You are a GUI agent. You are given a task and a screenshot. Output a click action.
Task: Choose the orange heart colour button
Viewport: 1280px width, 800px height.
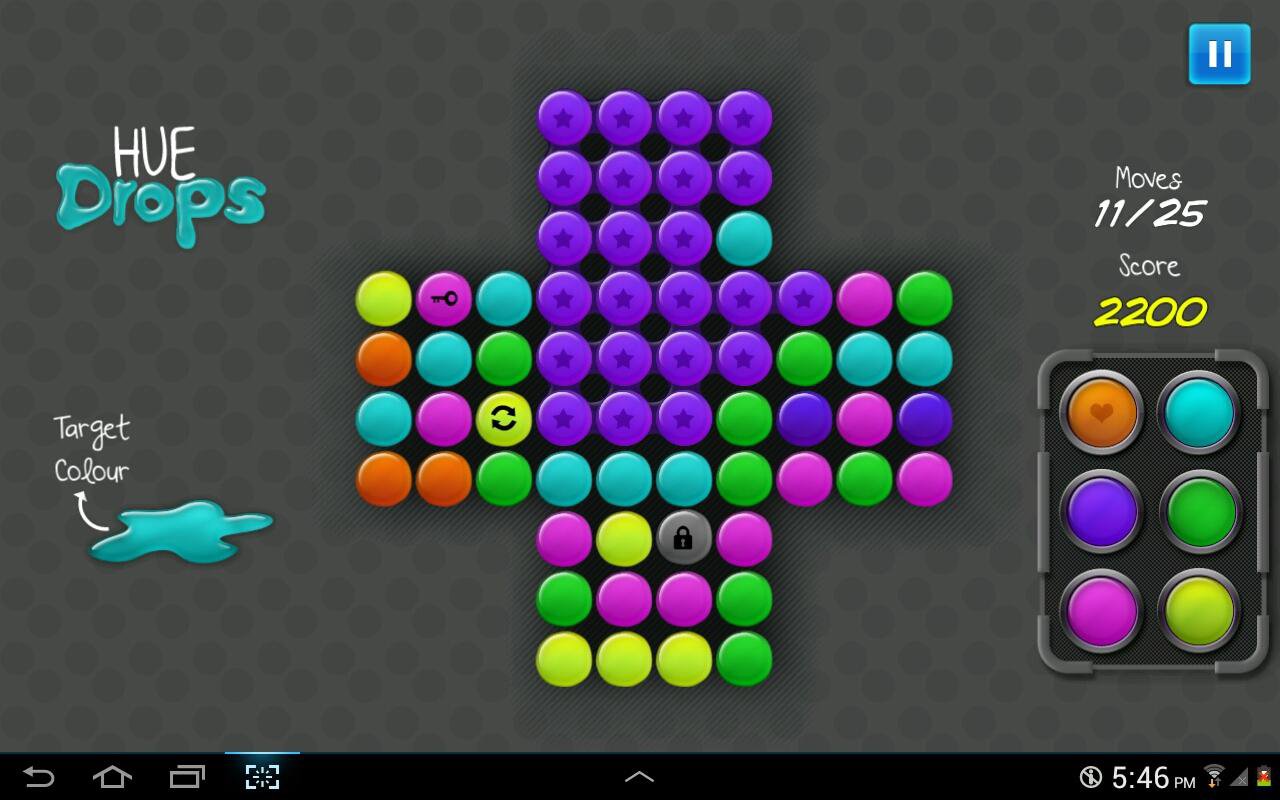tap(1102, 412)
